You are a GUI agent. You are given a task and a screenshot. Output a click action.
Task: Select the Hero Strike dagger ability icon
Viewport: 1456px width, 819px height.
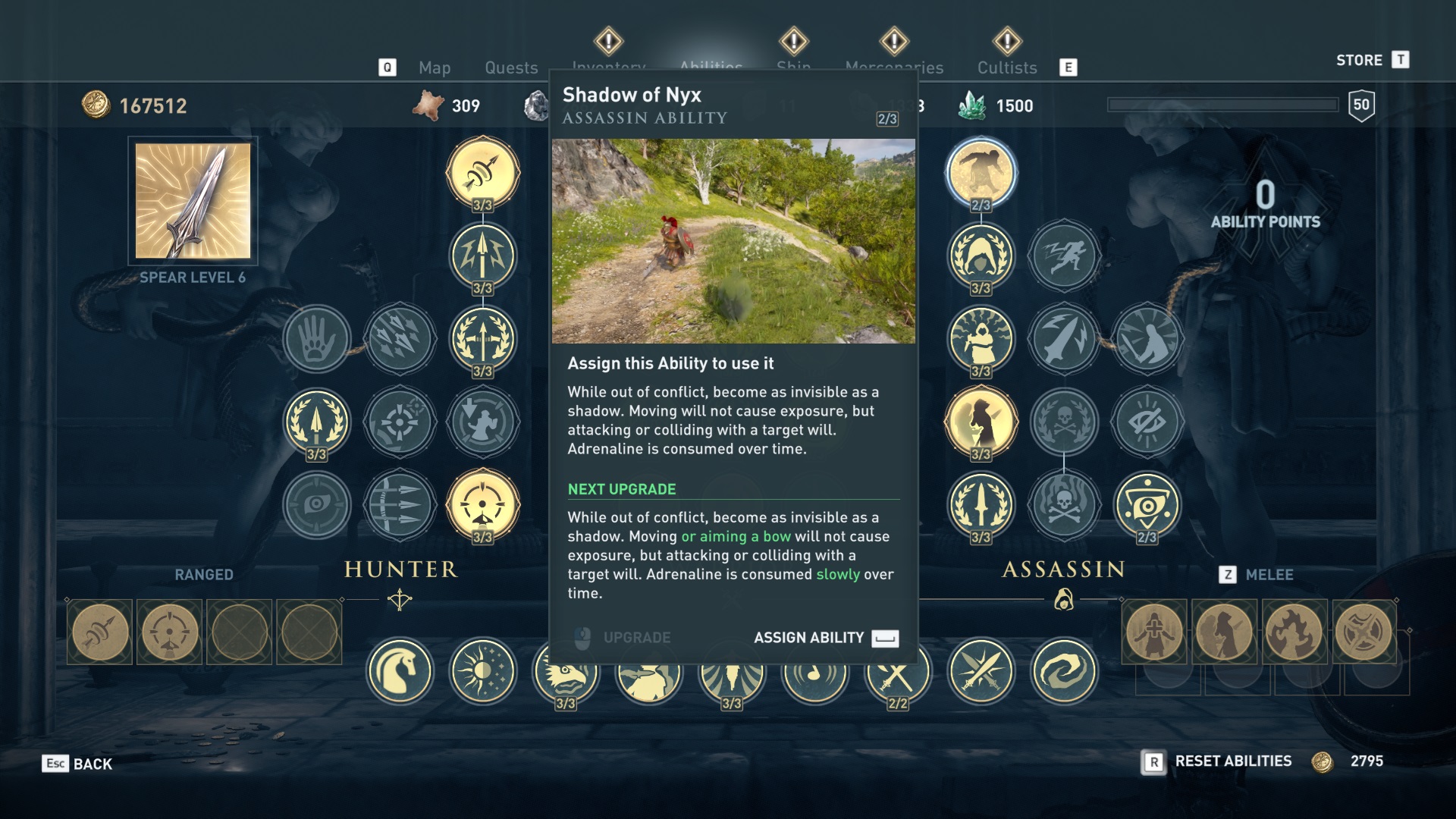(1065, 340)
